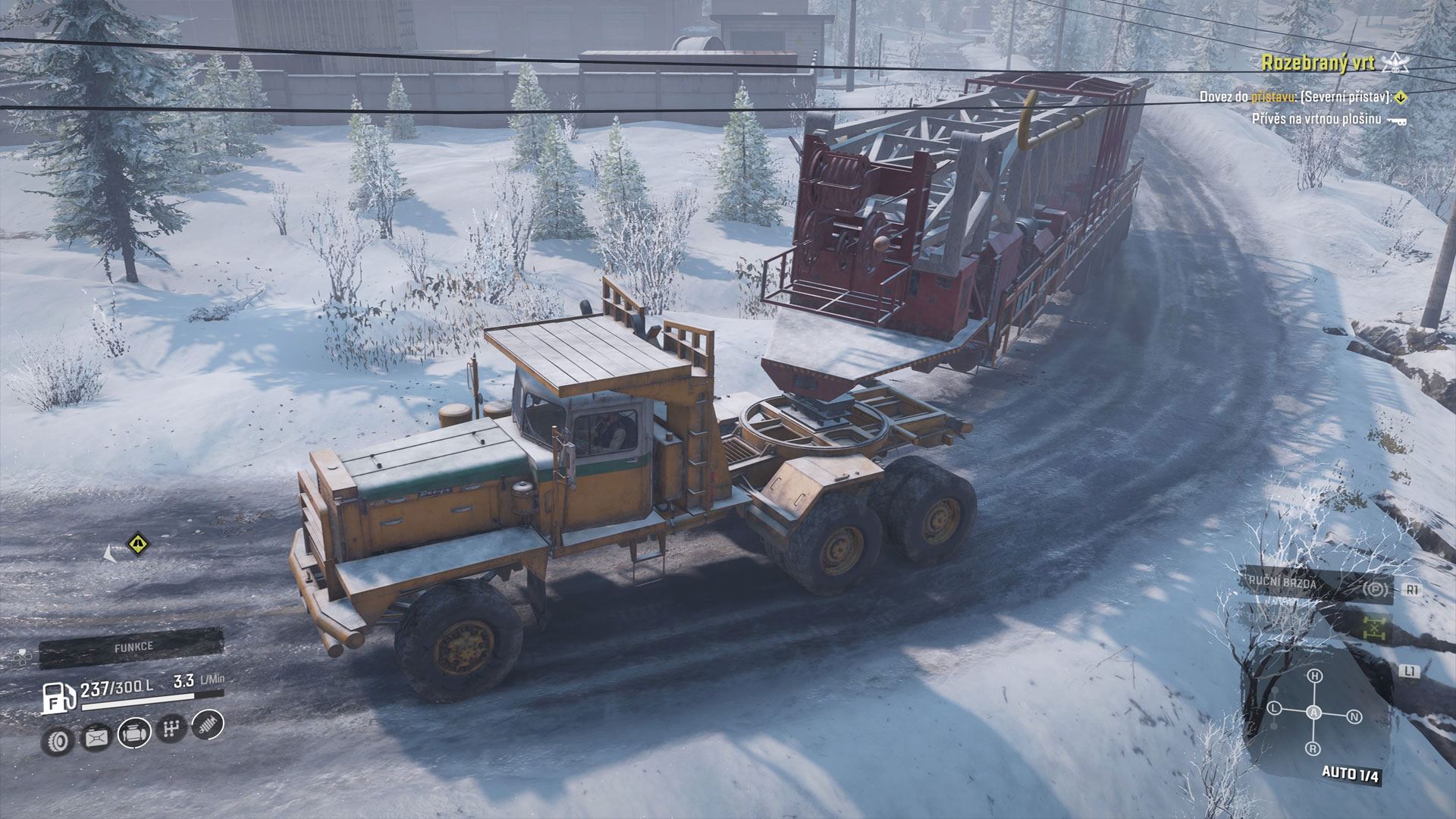The image size is (1456, 819).
Task: Shift to Reverse gear R
Action: pos(1313,749)
